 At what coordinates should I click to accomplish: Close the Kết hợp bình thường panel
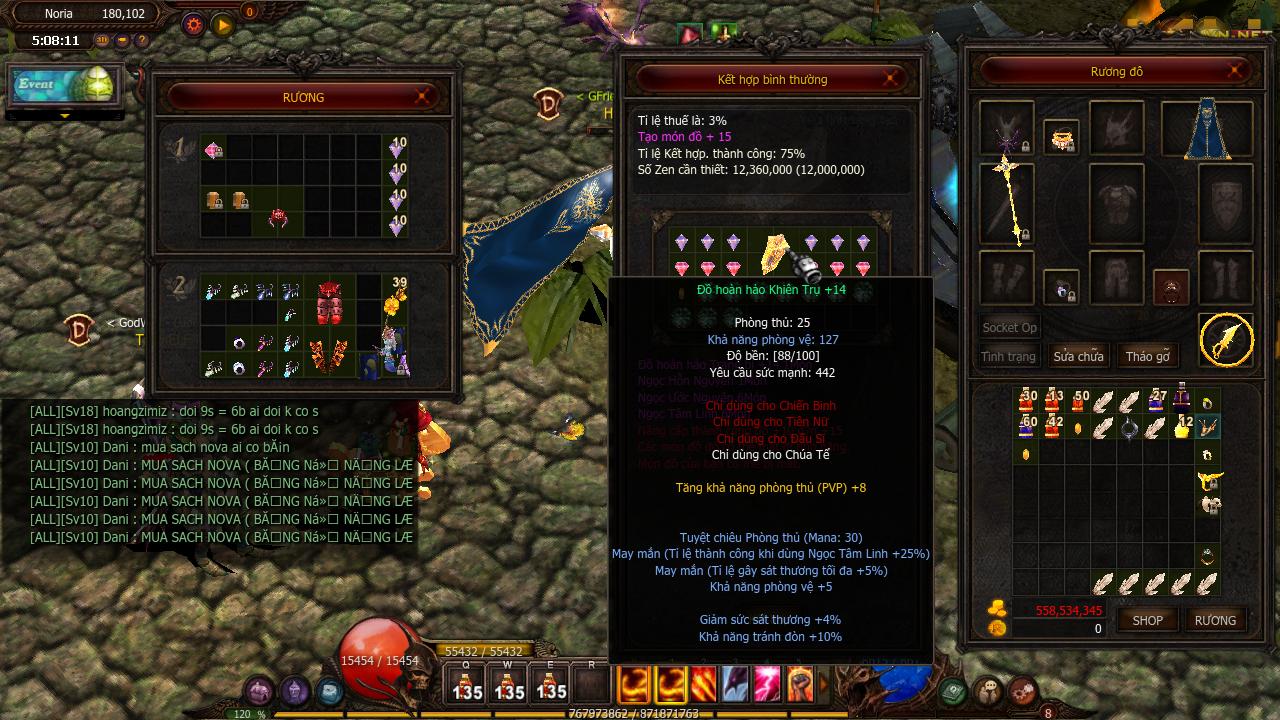click(892, 79)
